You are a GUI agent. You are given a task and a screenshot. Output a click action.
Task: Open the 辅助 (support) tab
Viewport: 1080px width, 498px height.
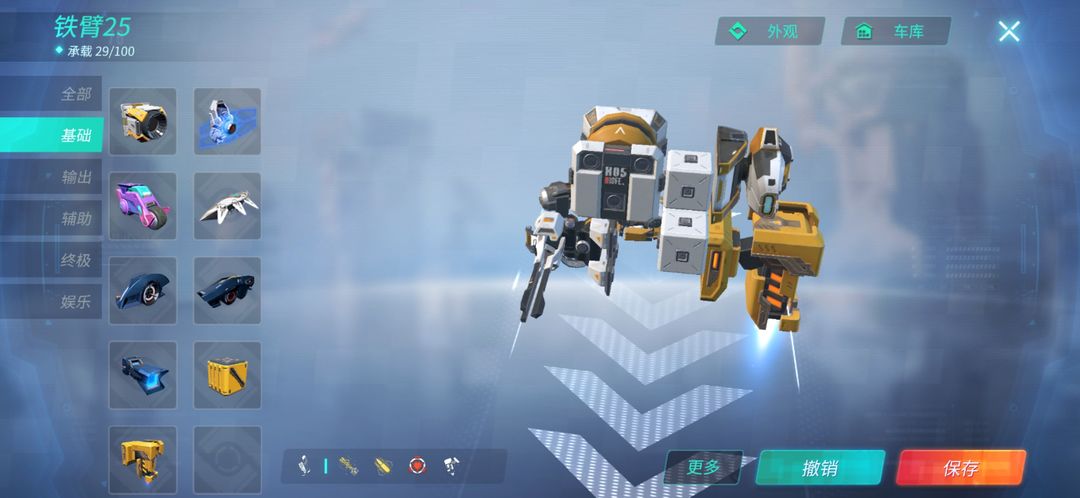click(75, 218)
